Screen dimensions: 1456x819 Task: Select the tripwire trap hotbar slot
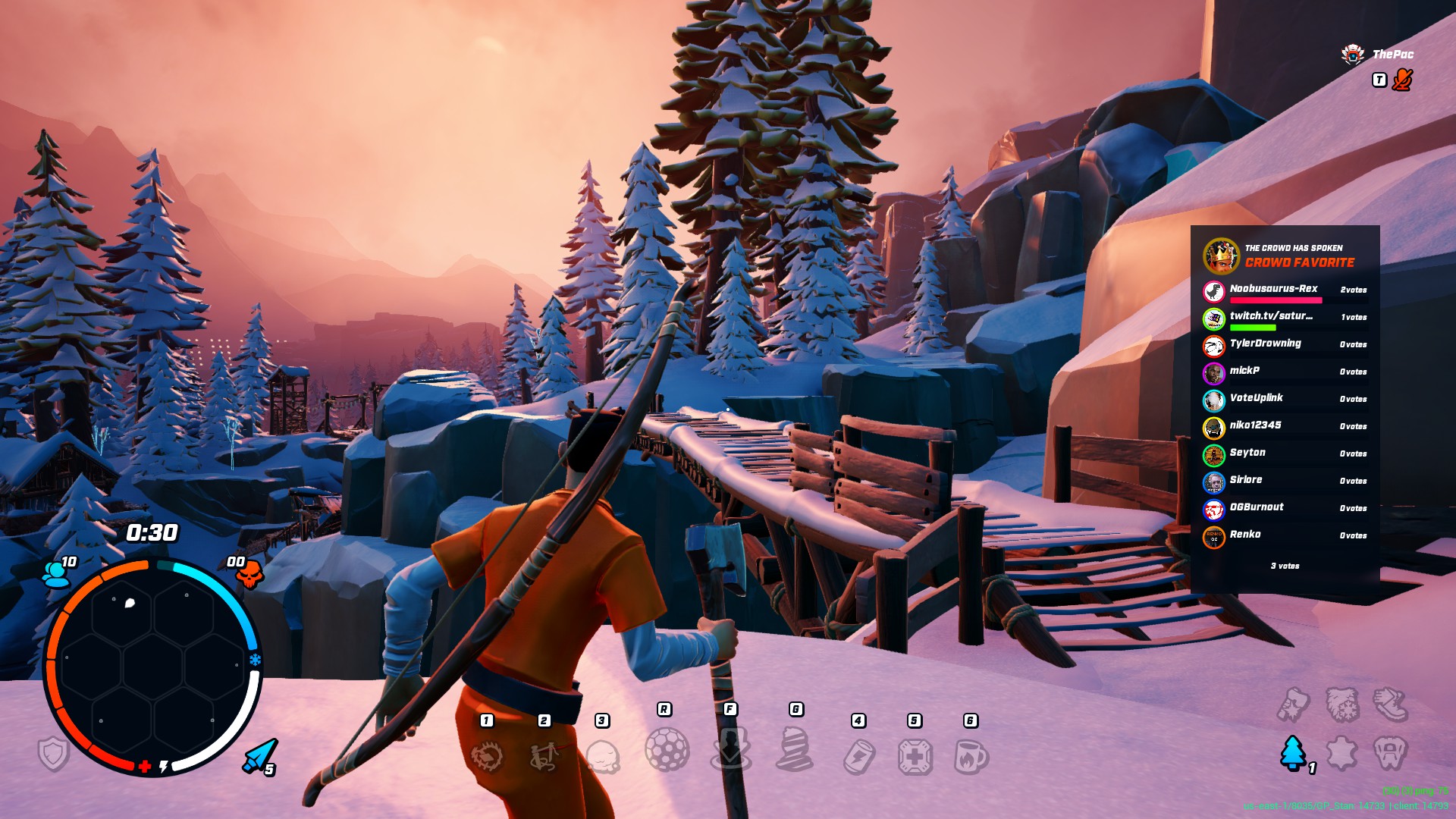point(544,755)
